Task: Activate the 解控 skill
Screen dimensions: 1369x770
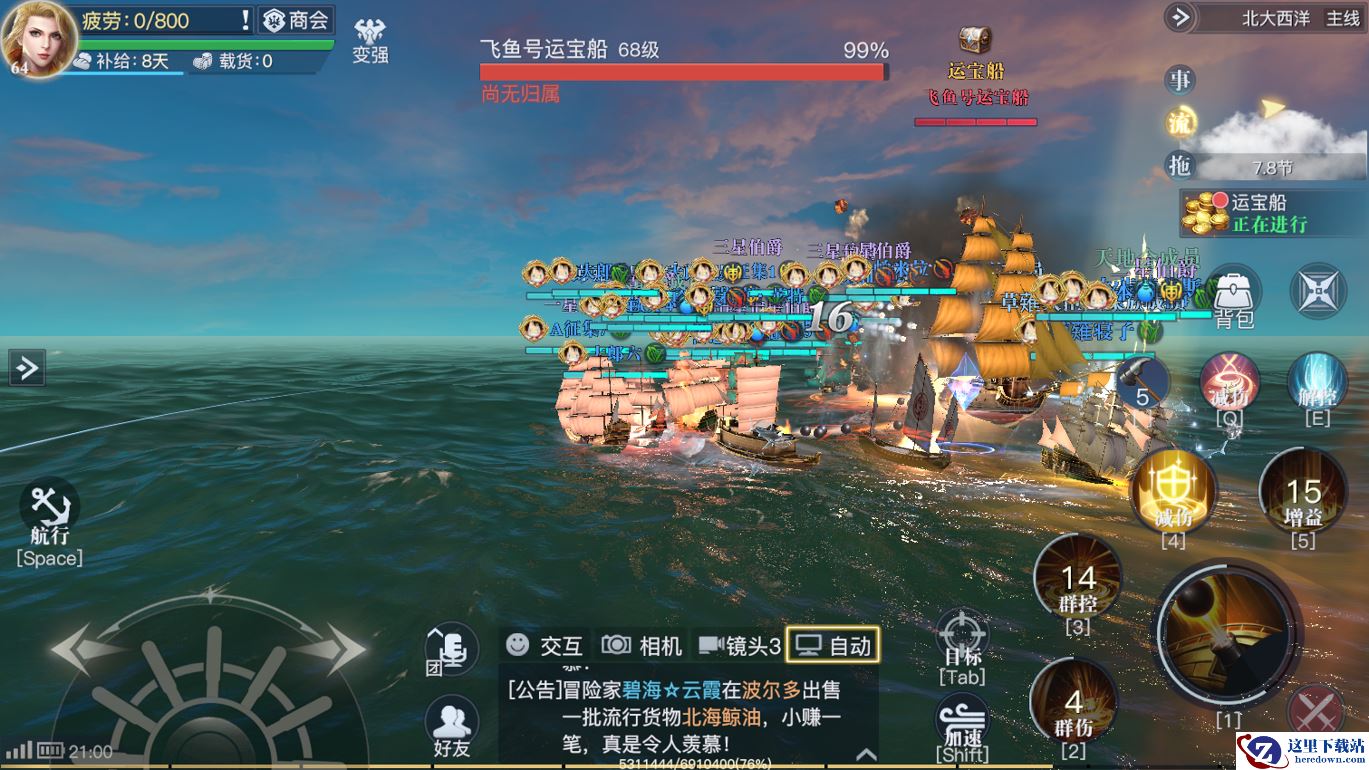Action: click(x=1317, y=385)
